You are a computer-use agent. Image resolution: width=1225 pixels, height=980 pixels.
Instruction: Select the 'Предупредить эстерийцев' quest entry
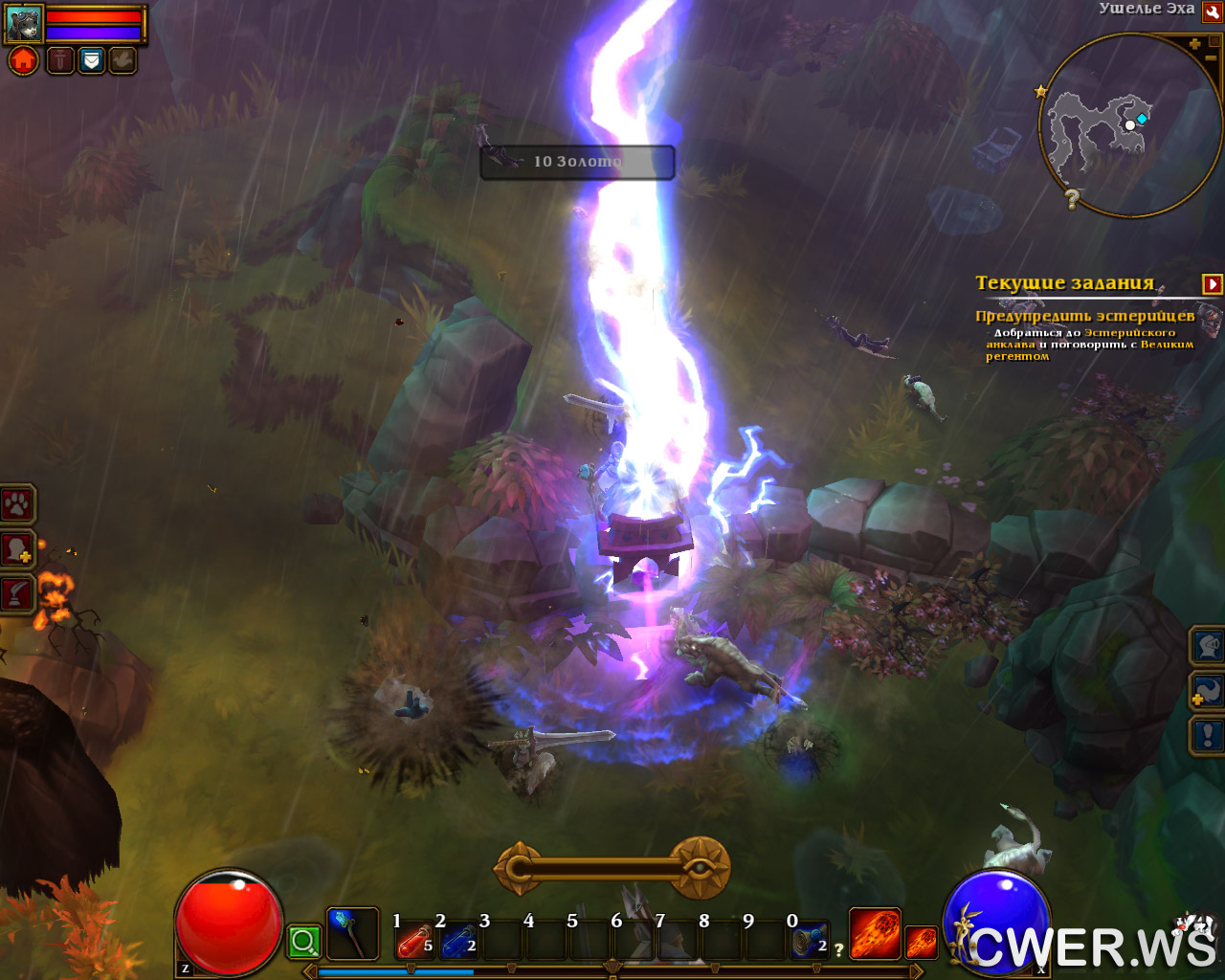click(x=1084, y=316)
